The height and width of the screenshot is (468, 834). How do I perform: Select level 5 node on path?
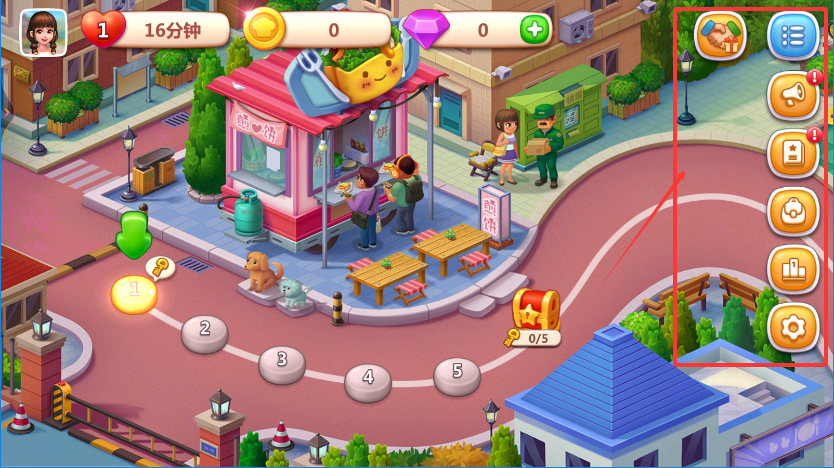(x=457, y=374)
